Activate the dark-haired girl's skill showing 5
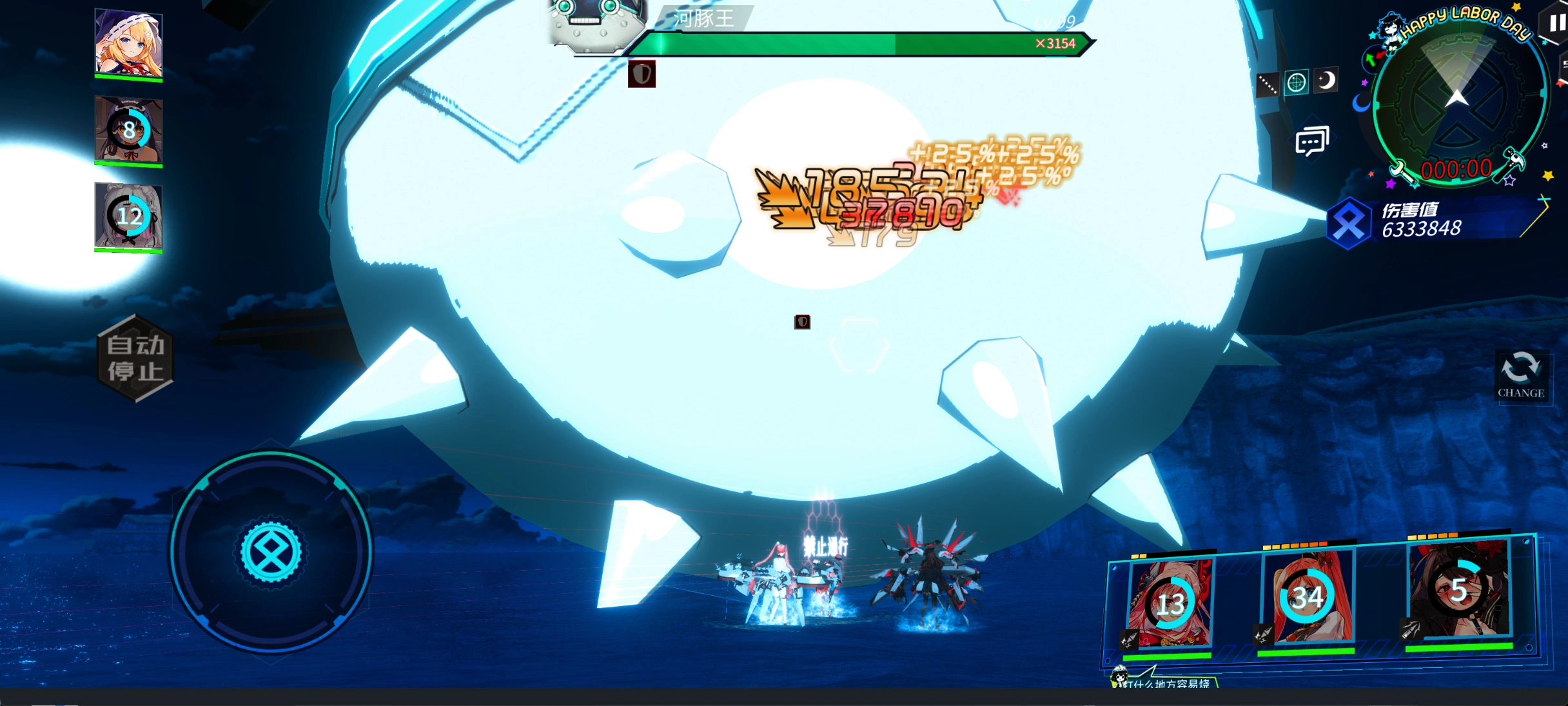This screenshot has height=706, width=1568. coord(1459,589)
